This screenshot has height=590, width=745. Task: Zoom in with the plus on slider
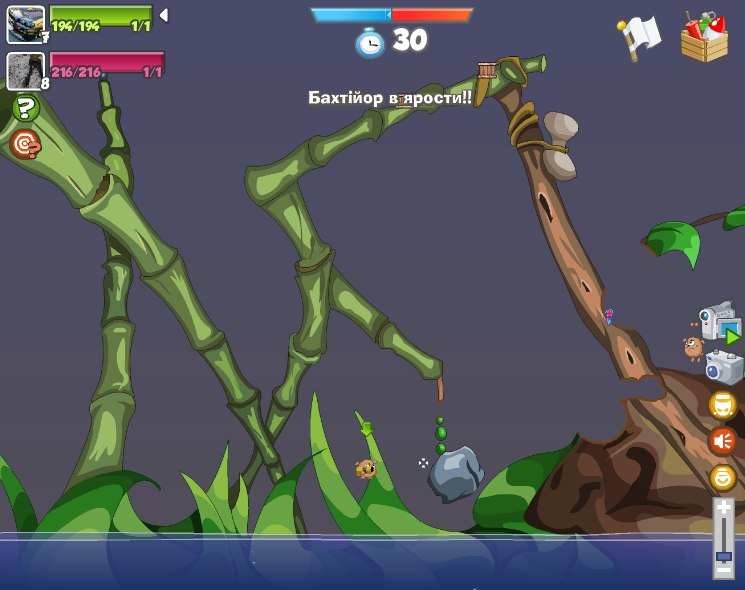[723, 508]
